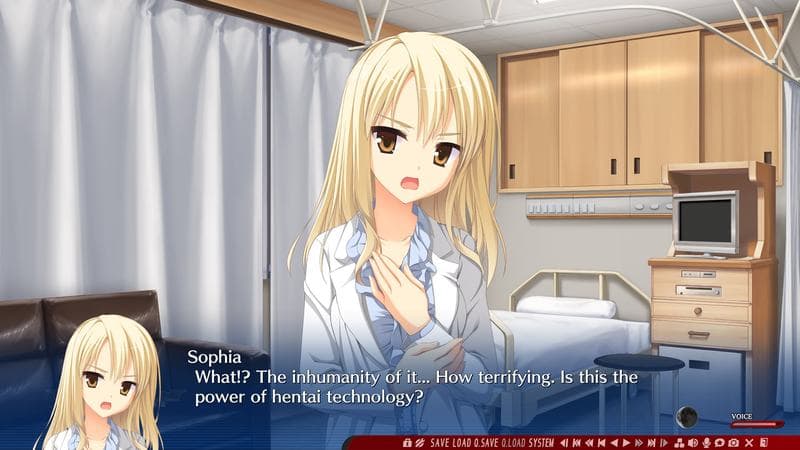Click the play forward arrow
This screenshot has height=450, width=800.
626,442
